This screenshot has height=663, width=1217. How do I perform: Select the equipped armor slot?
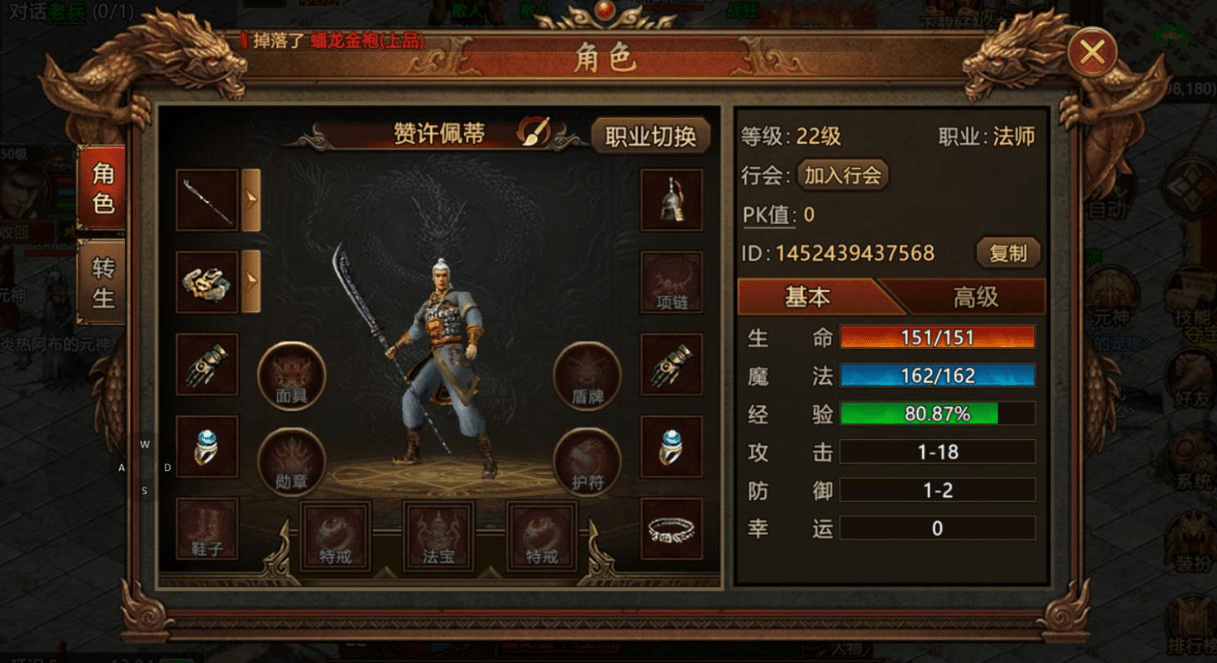click(207, 282)
